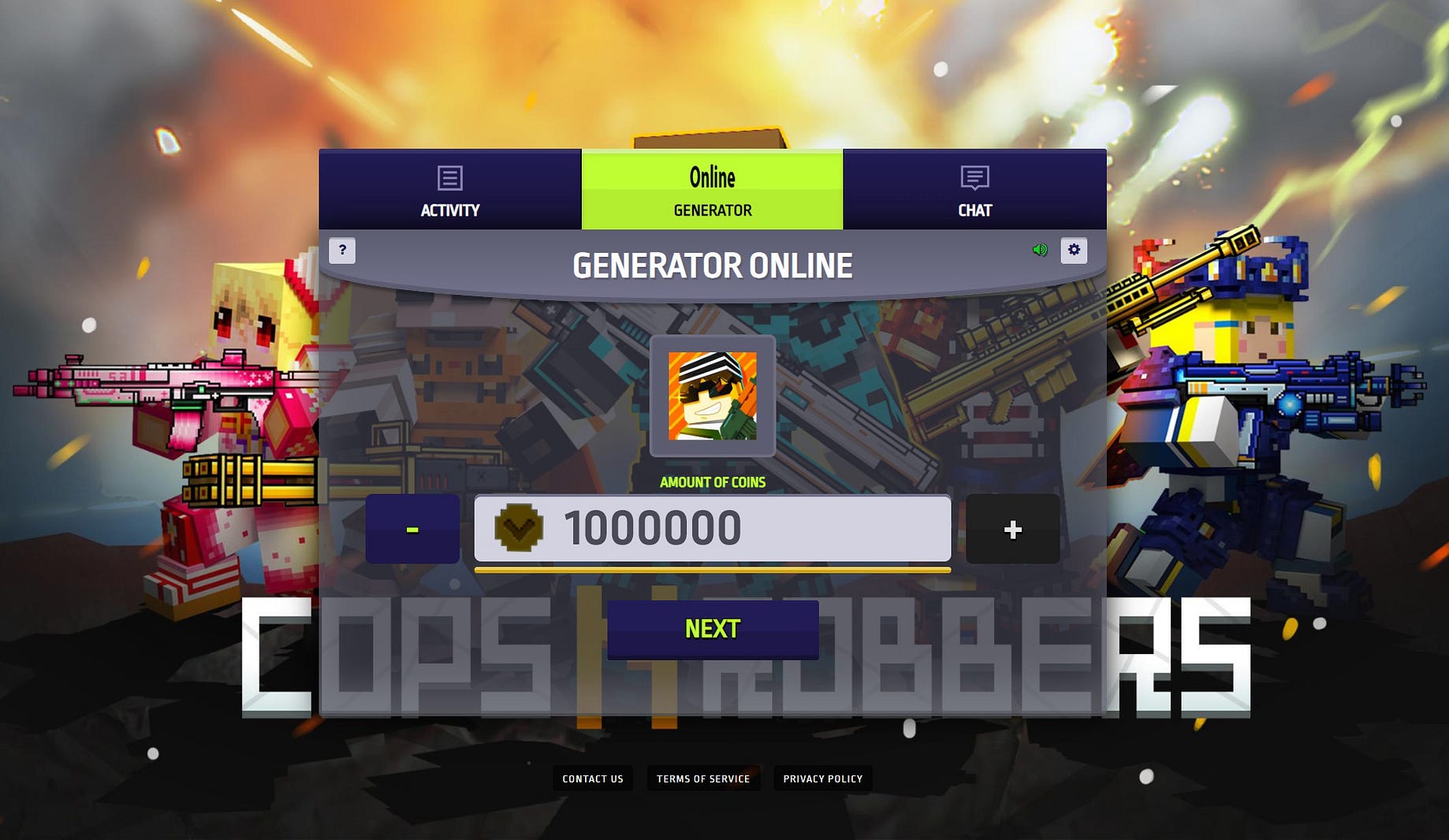Decrease the coin amount with the minus button

click(x=412, y=530)
